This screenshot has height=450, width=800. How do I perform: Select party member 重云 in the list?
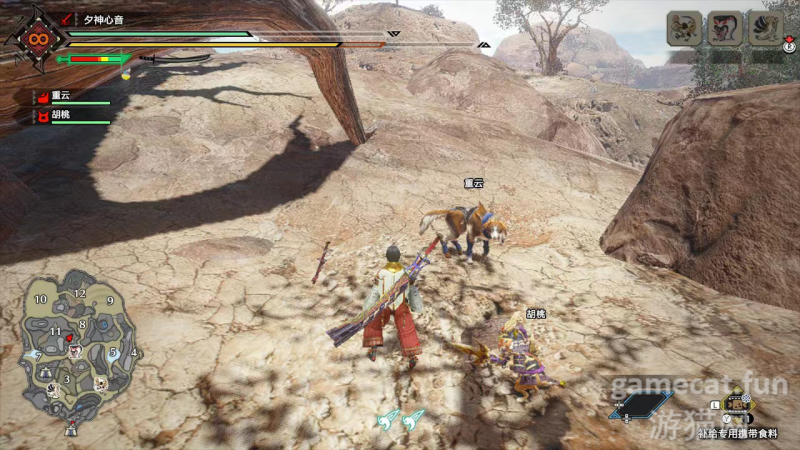[x=58, y=96]
